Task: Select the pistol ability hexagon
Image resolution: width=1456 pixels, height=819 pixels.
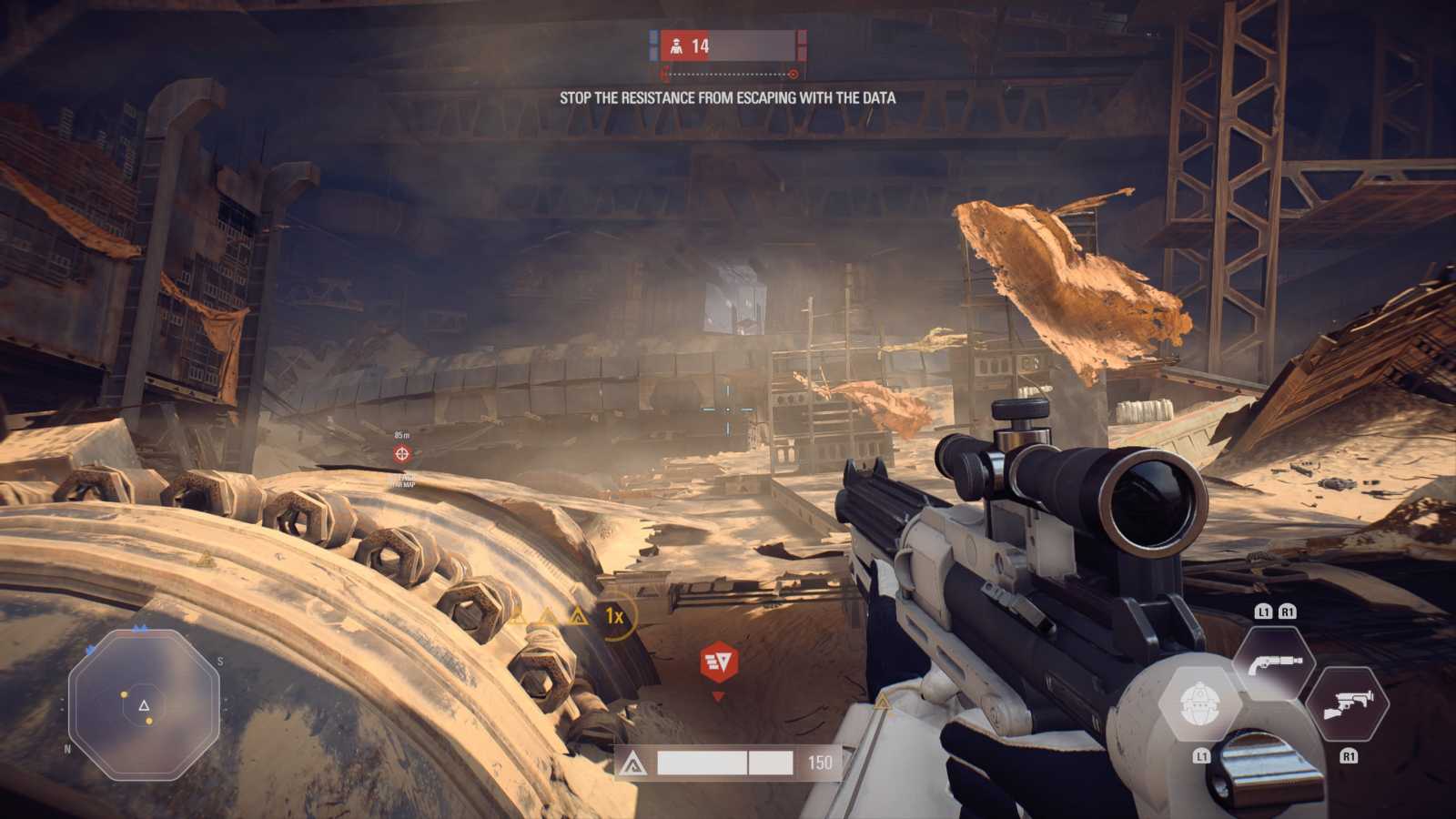Action: 1275,663
